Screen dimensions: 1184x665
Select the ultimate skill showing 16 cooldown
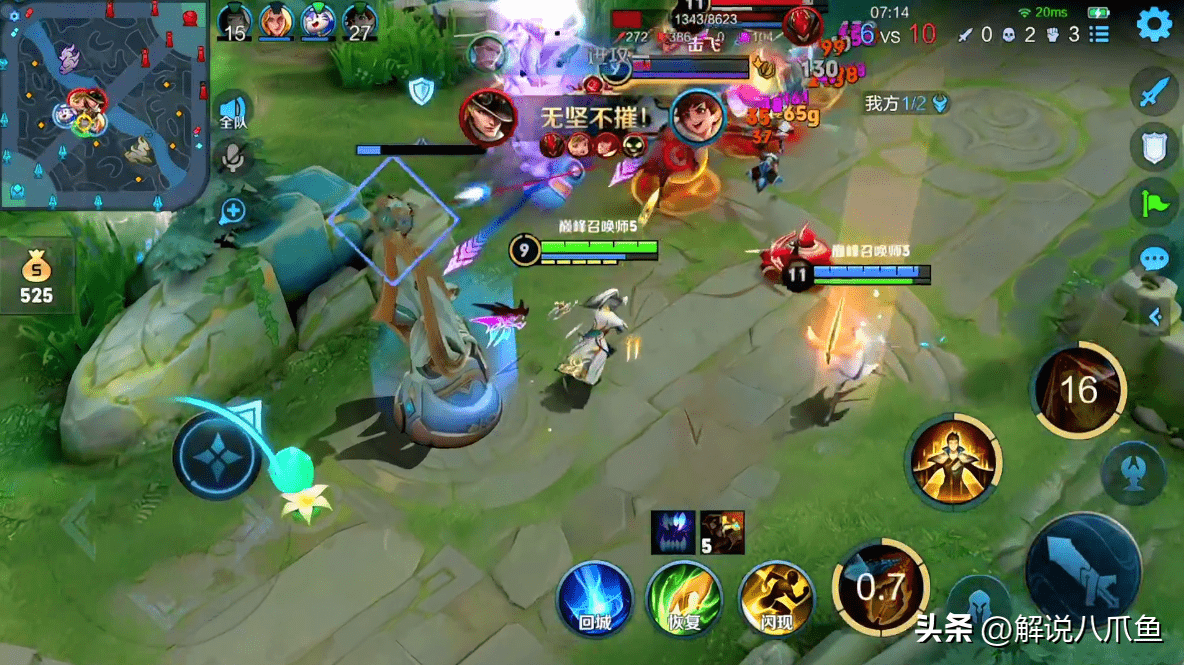pyautogui.click(x=1079, y=389)
